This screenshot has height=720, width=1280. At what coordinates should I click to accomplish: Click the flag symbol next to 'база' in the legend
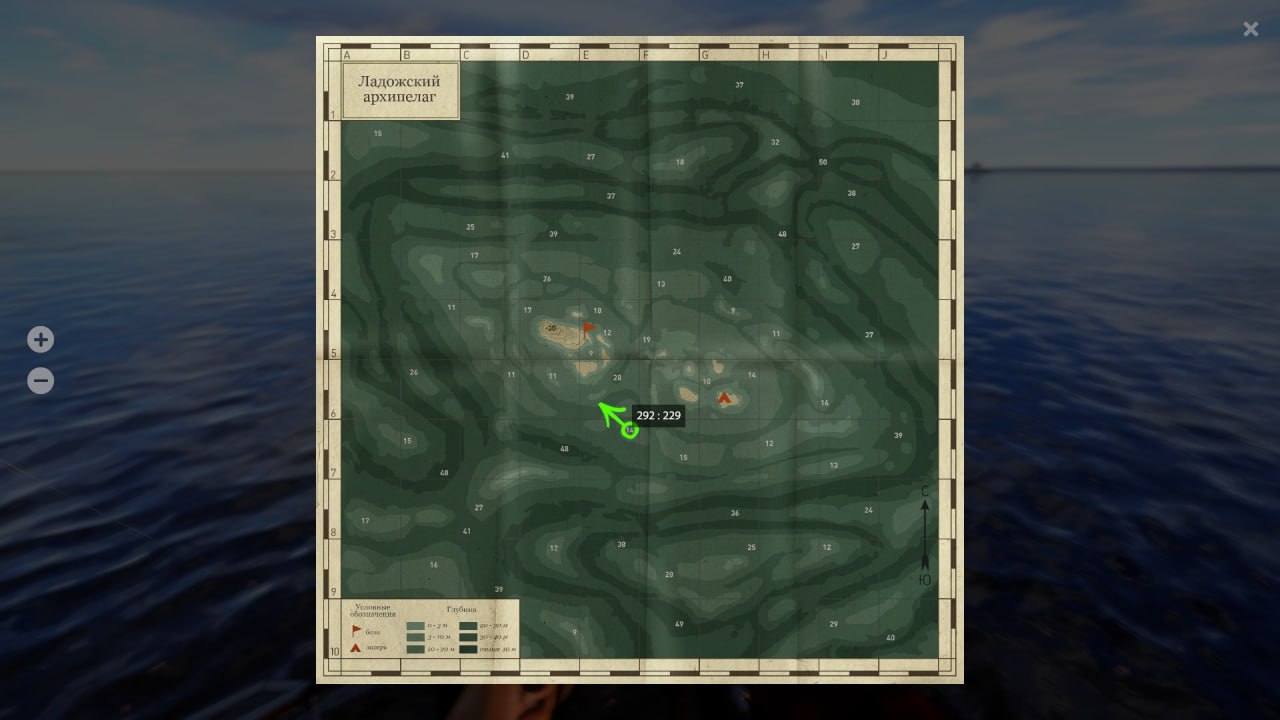click(355, 629)
